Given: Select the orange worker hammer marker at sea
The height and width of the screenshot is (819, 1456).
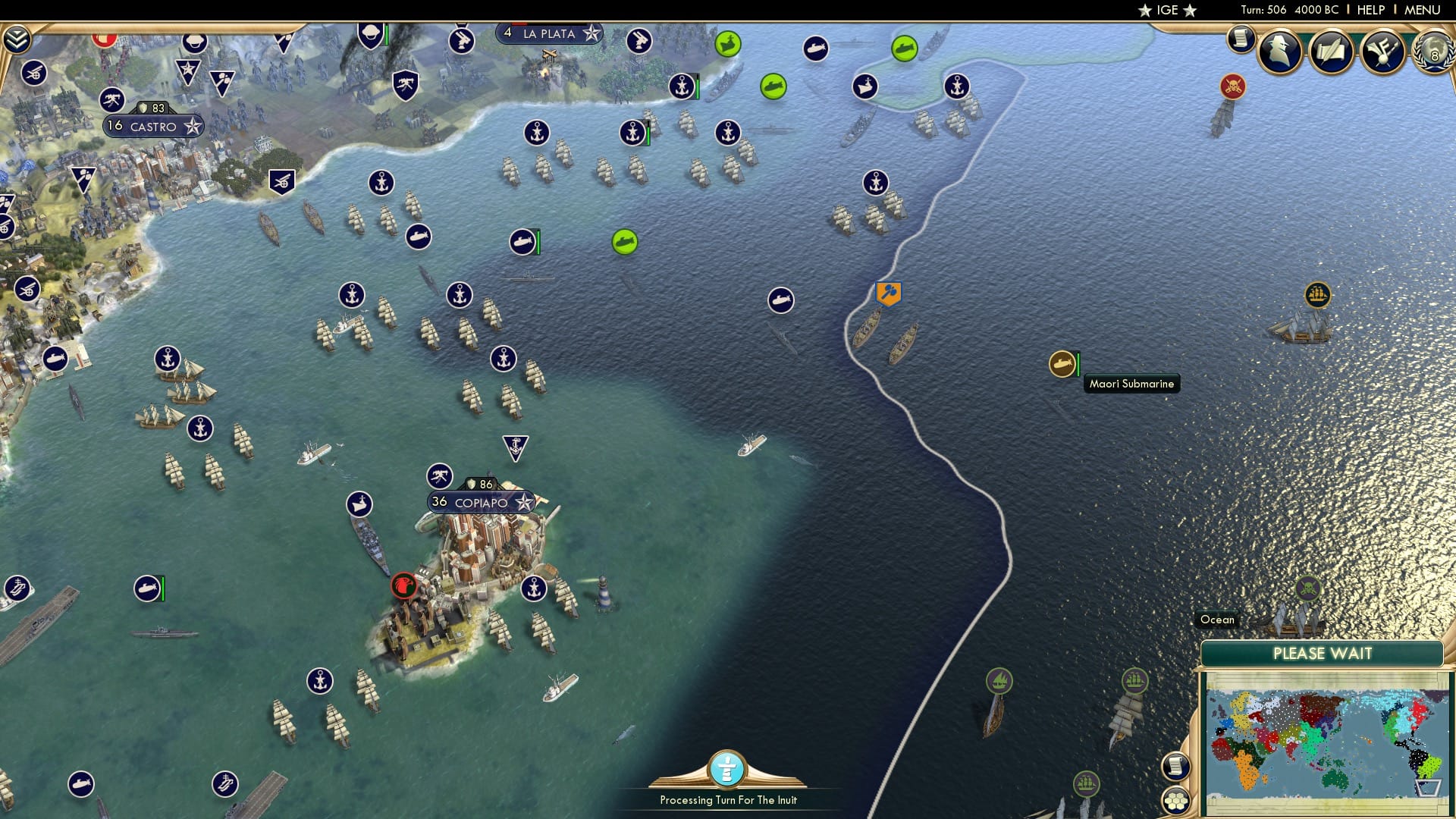Looking at the screenshot, I should [x=889, y=293].
